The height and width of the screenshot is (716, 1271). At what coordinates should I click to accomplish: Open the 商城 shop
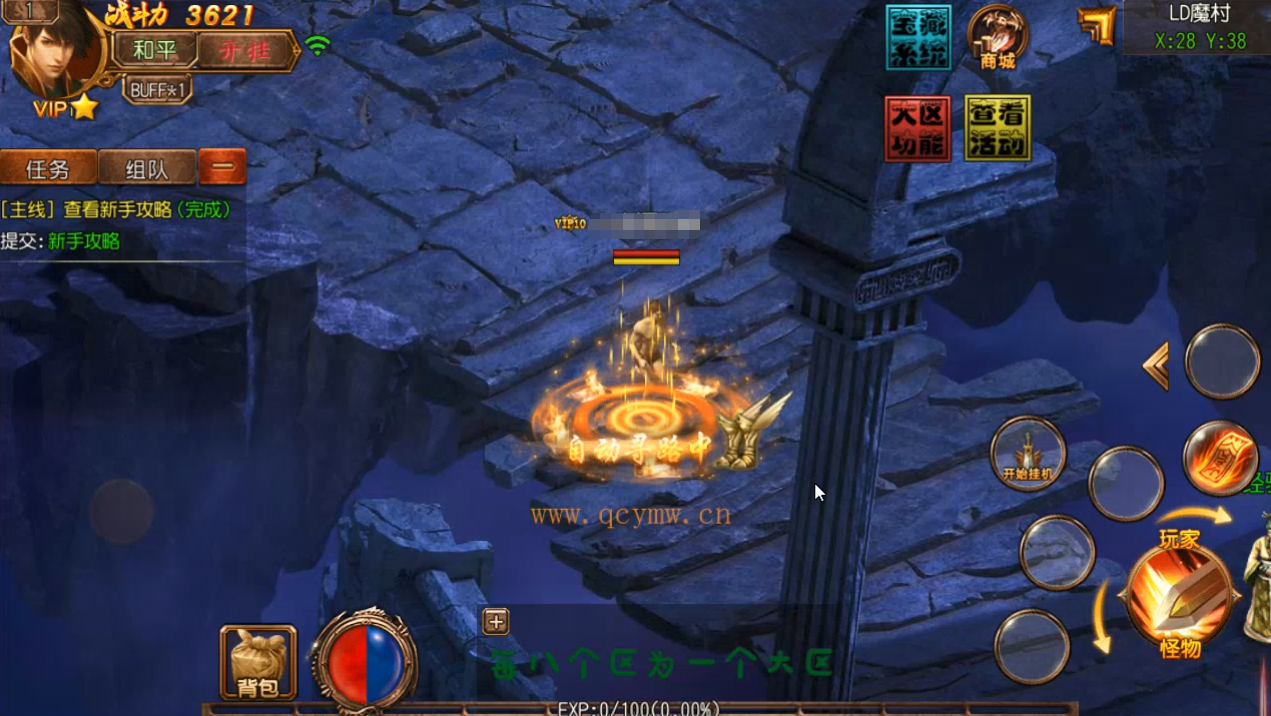coord(997,38)
